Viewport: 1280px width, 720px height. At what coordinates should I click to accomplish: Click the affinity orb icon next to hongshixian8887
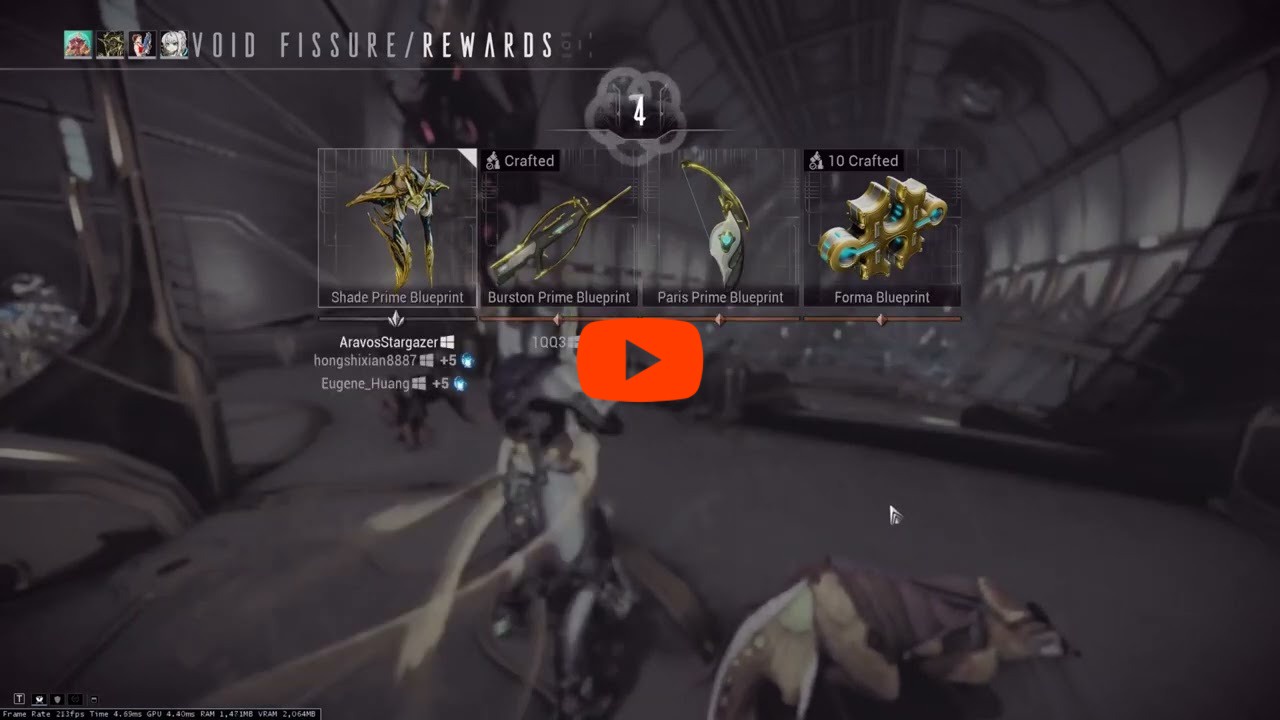467,361
